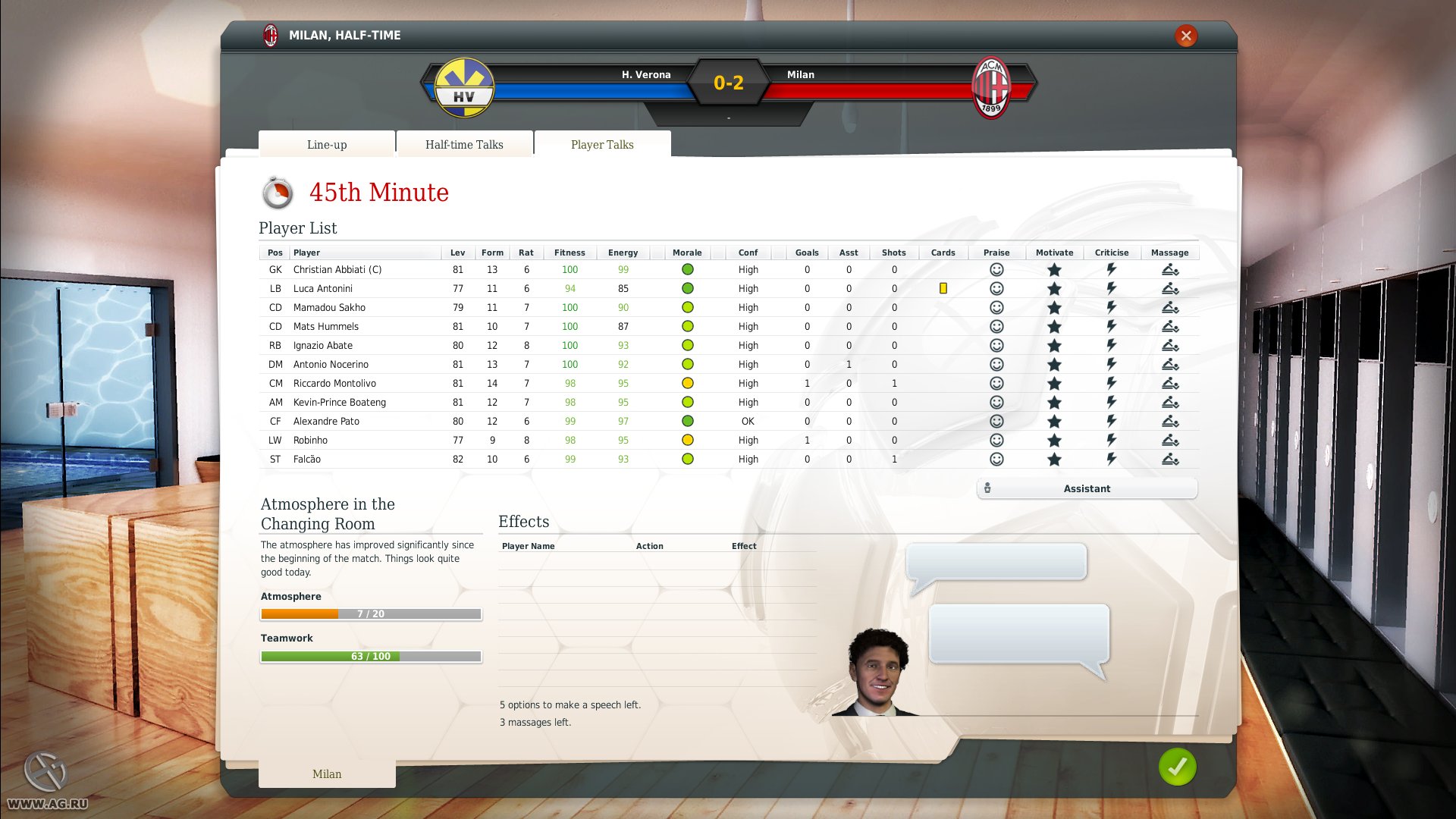The image size is (1456, 819).
Task: Click the Atmosphere progress bar
Action: pyautogui.click(x=371, y=613)
